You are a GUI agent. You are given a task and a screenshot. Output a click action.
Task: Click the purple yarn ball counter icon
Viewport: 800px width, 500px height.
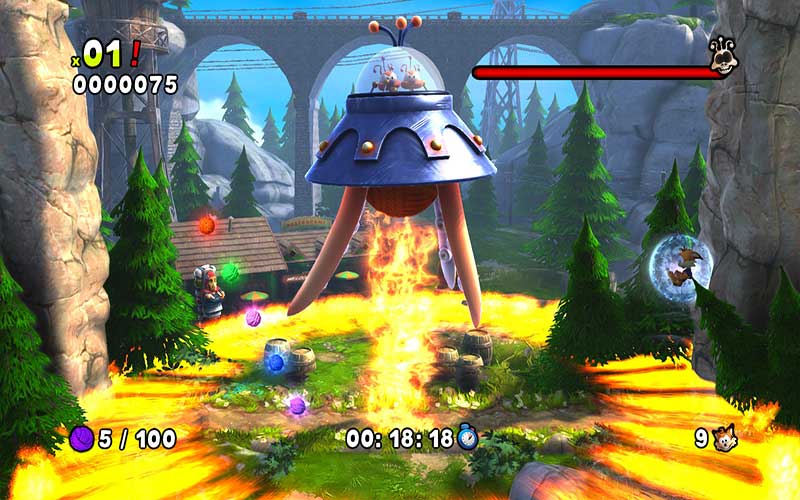(81, 438)
